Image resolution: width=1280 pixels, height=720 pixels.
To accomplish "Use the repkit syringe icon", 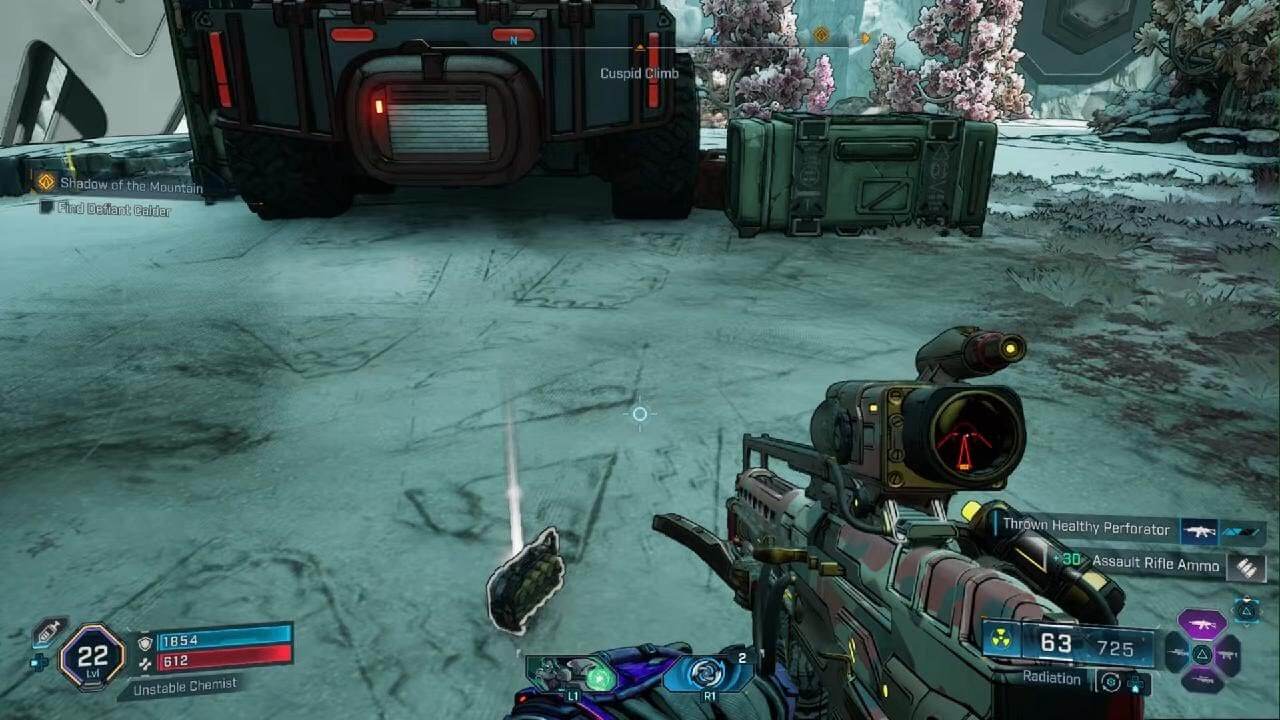I will tap(46, 631).
